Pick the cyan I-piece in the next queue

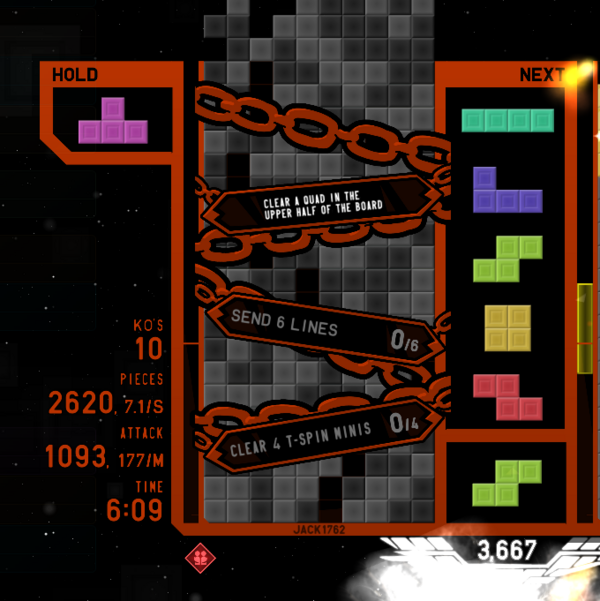click(507, 120)
